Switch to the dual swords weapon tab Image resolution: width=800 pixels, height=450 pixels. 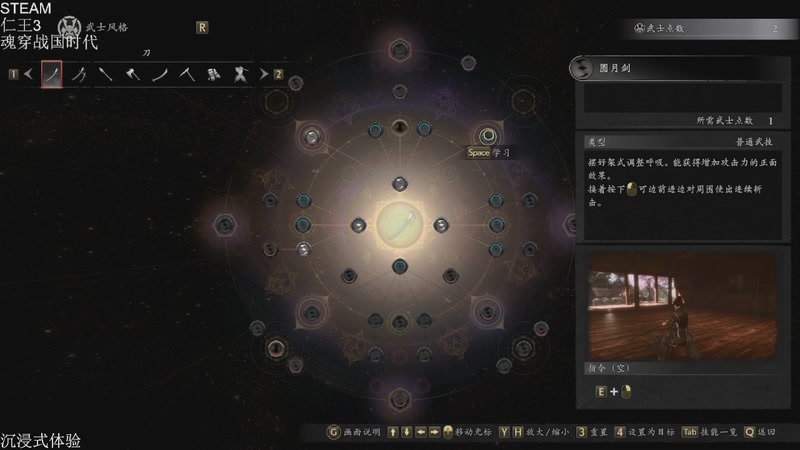pos(79,74)
